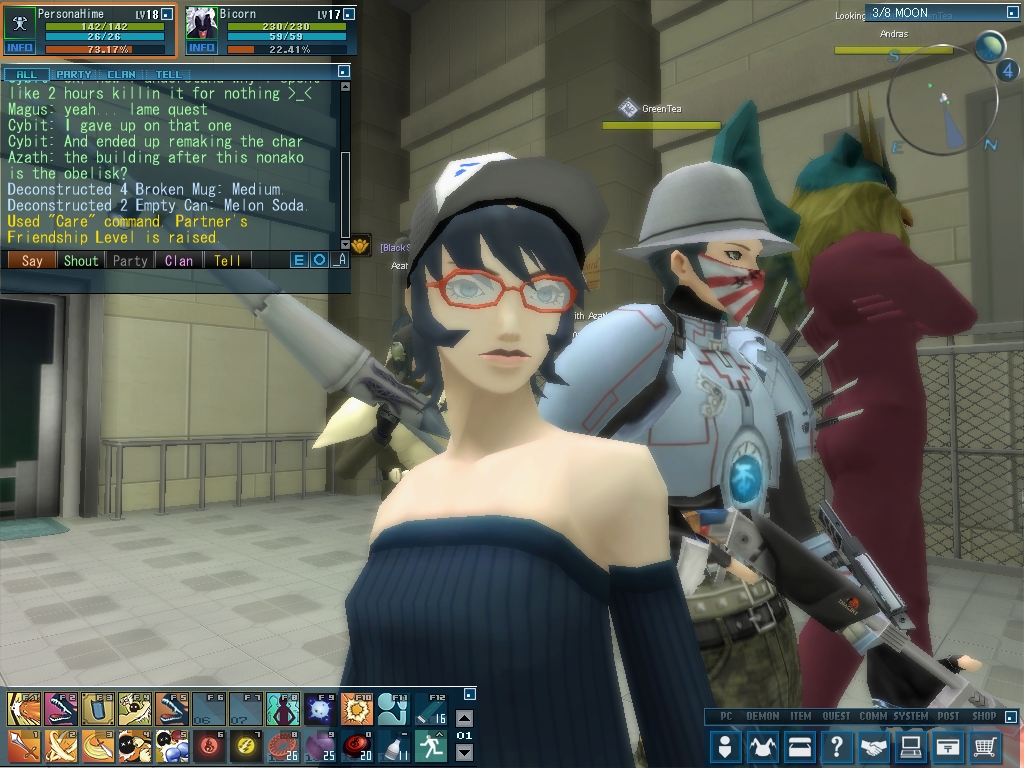1024x768 pixels.
Task: Click the circular minimap
Action: pyautogui.click(x=938, y=108)
